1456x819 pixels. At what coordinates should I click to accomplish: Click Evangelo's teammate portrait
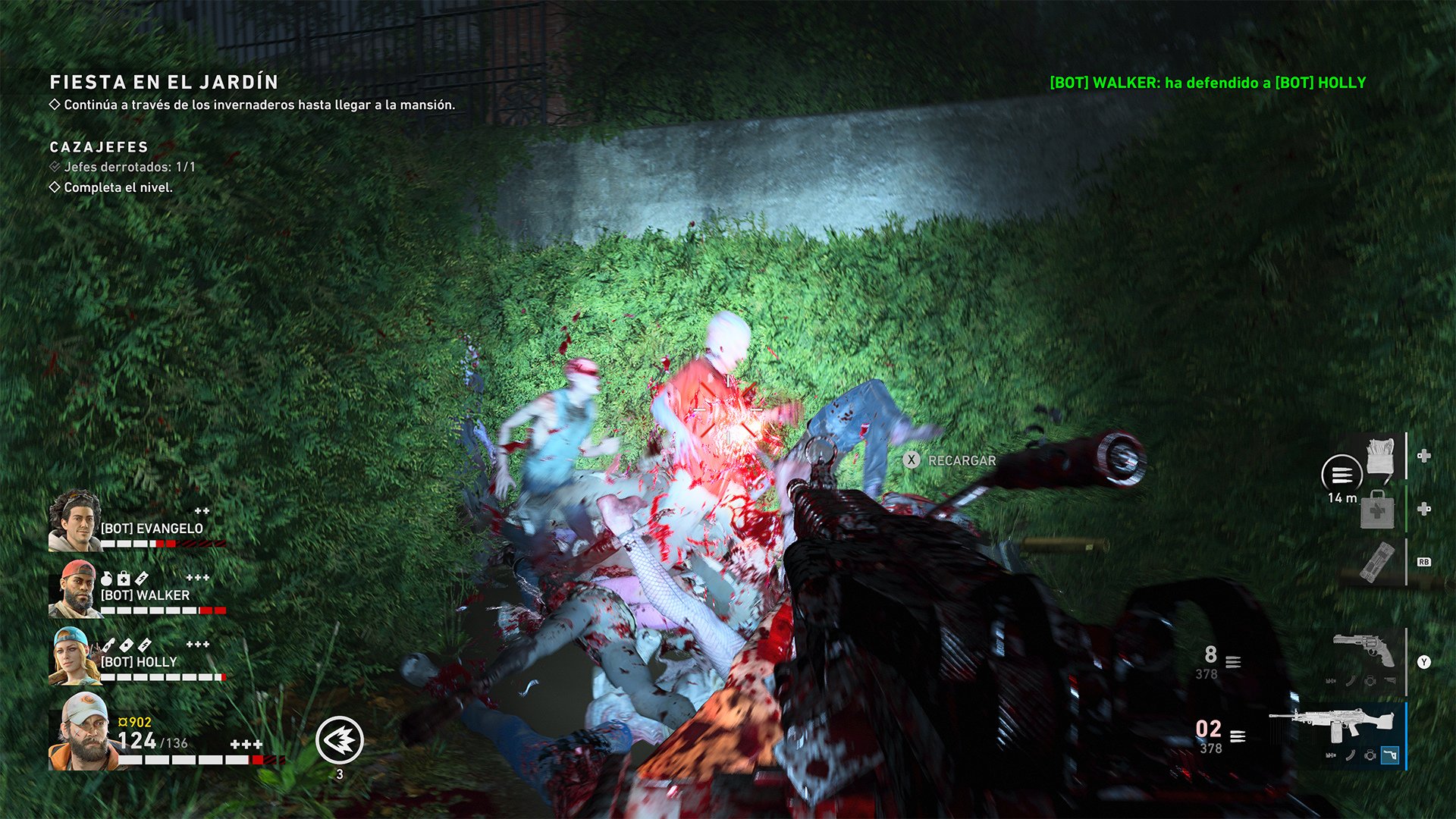pyautogui.click(x=74, y=520)
